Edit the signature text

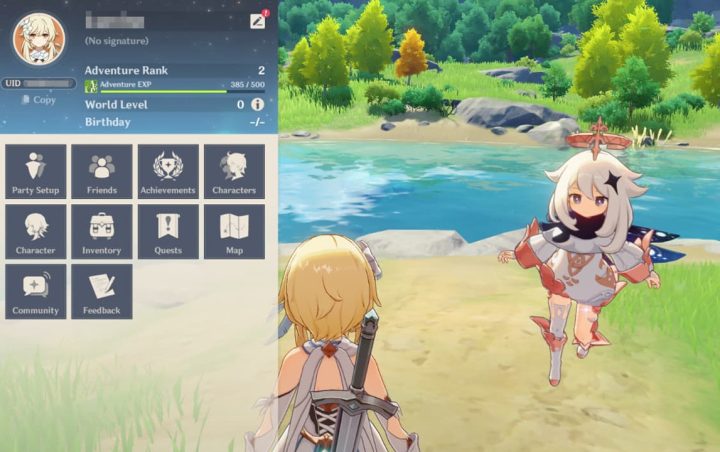[118, 41]
